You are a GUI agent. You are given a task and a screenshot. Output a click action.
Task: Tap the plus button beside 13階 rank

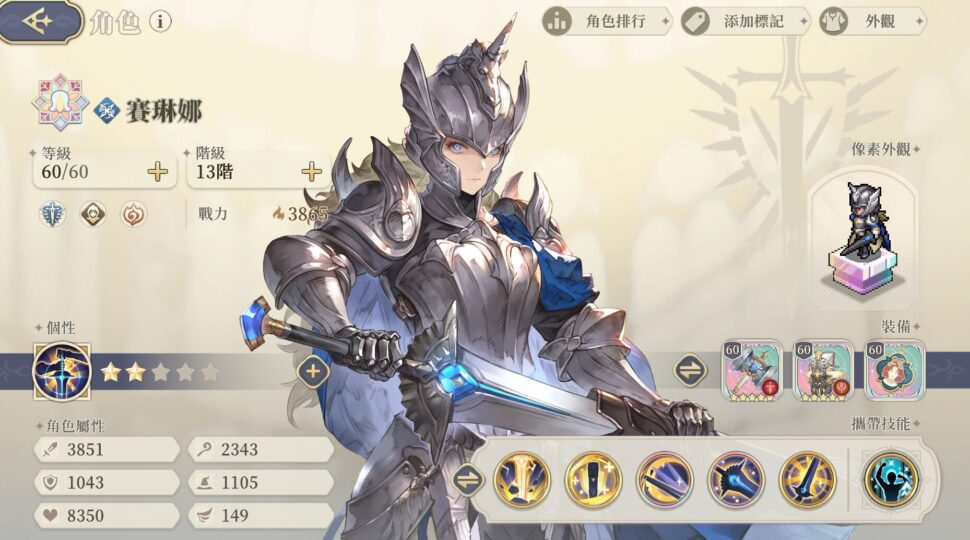point(312,171)
